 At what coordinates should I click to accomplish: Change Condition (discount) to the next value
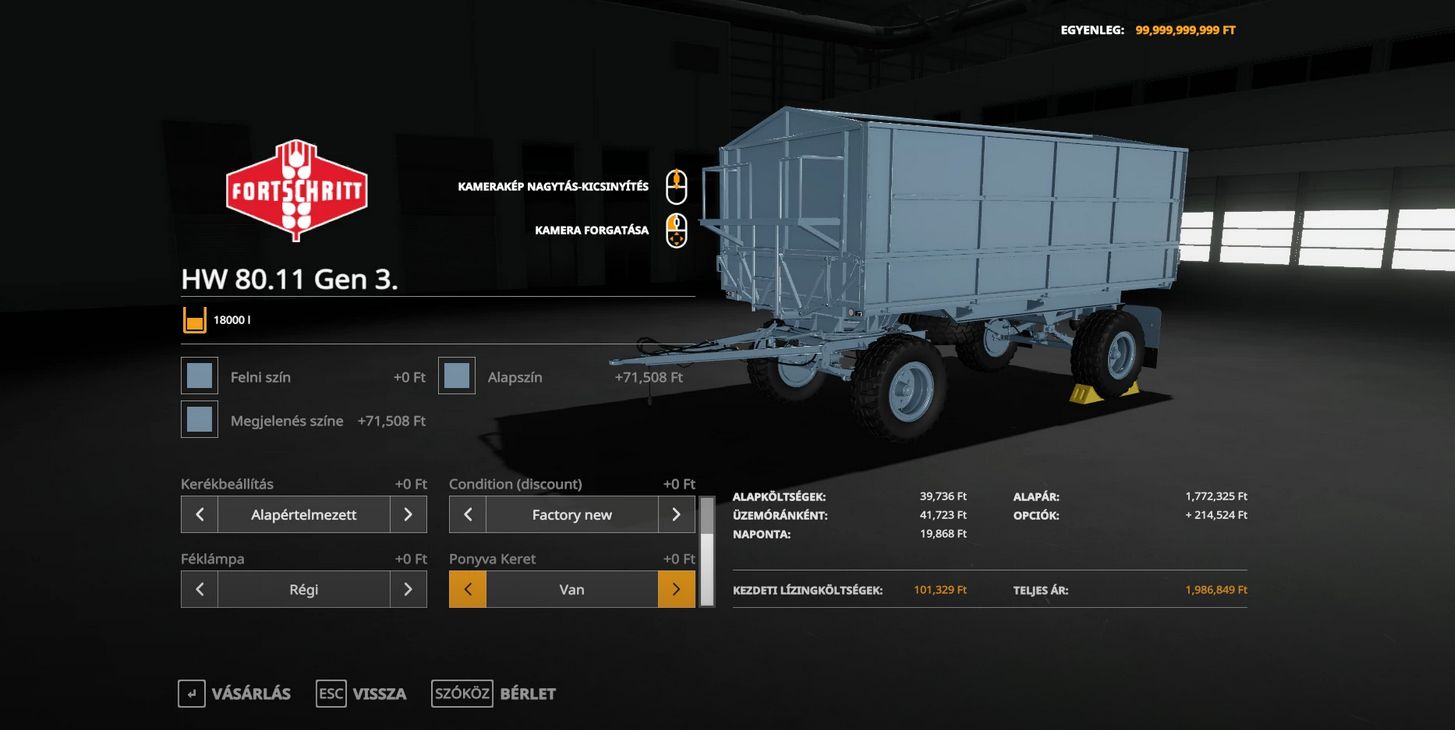click(x=676, y=515)
